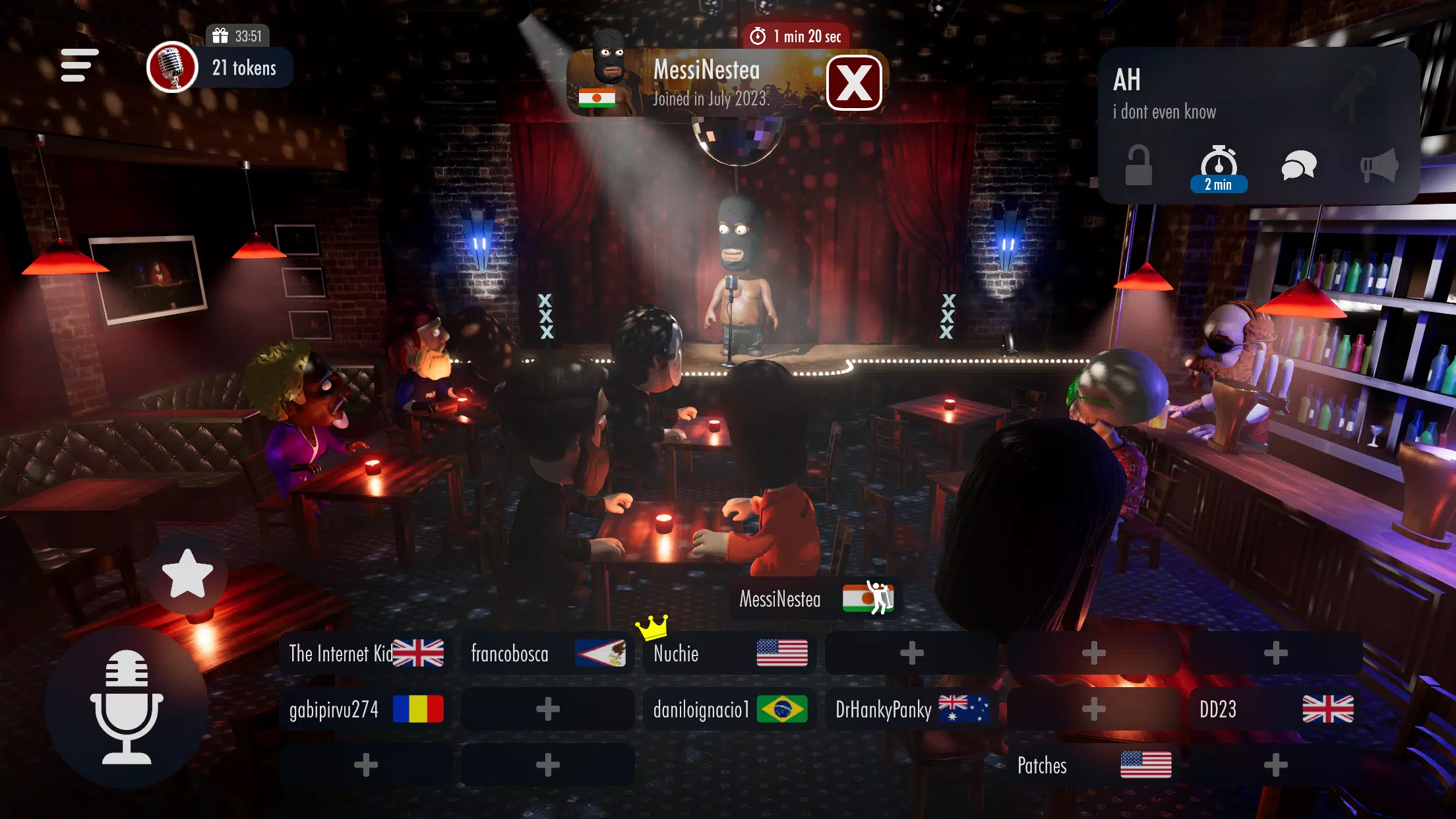1456x819 pixels.
Task: Select The Internet Kid's UK flag
Action: pyautogui.click(x=420, y=654)
